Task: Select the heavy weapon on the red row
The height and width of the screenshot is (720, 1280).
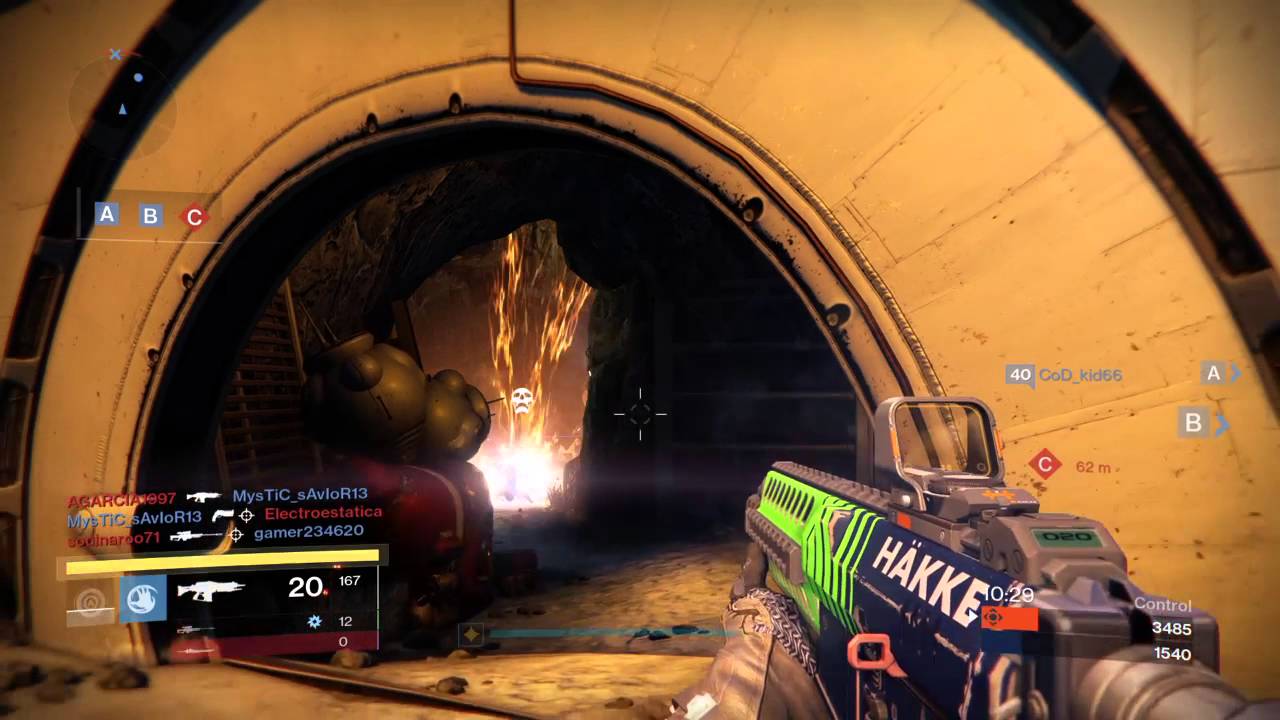Action: tap(200, 649)
